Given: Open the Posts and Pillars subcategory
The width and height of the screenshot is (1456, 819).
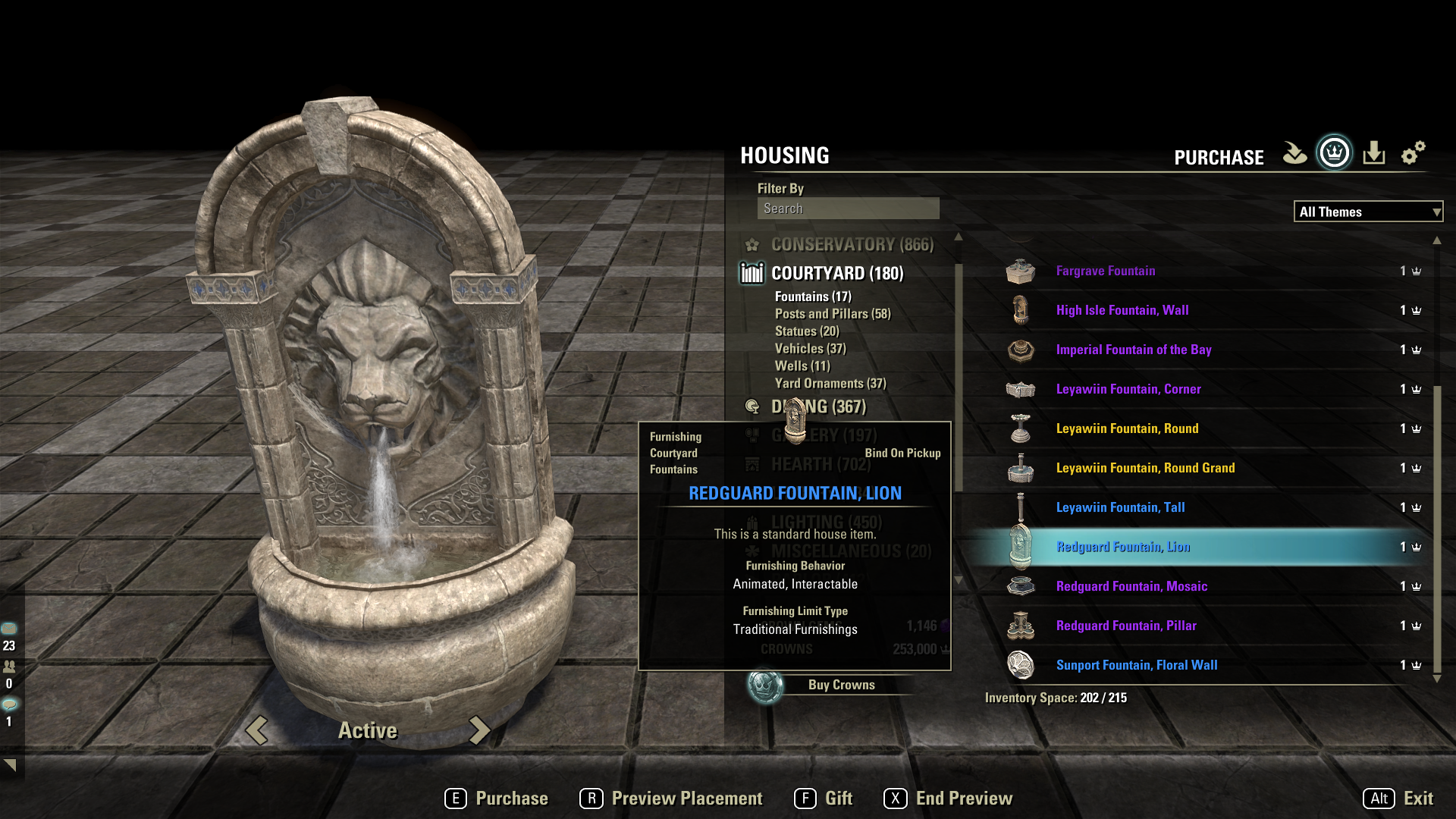Looking at the screenshot, I should pos(832,314).
